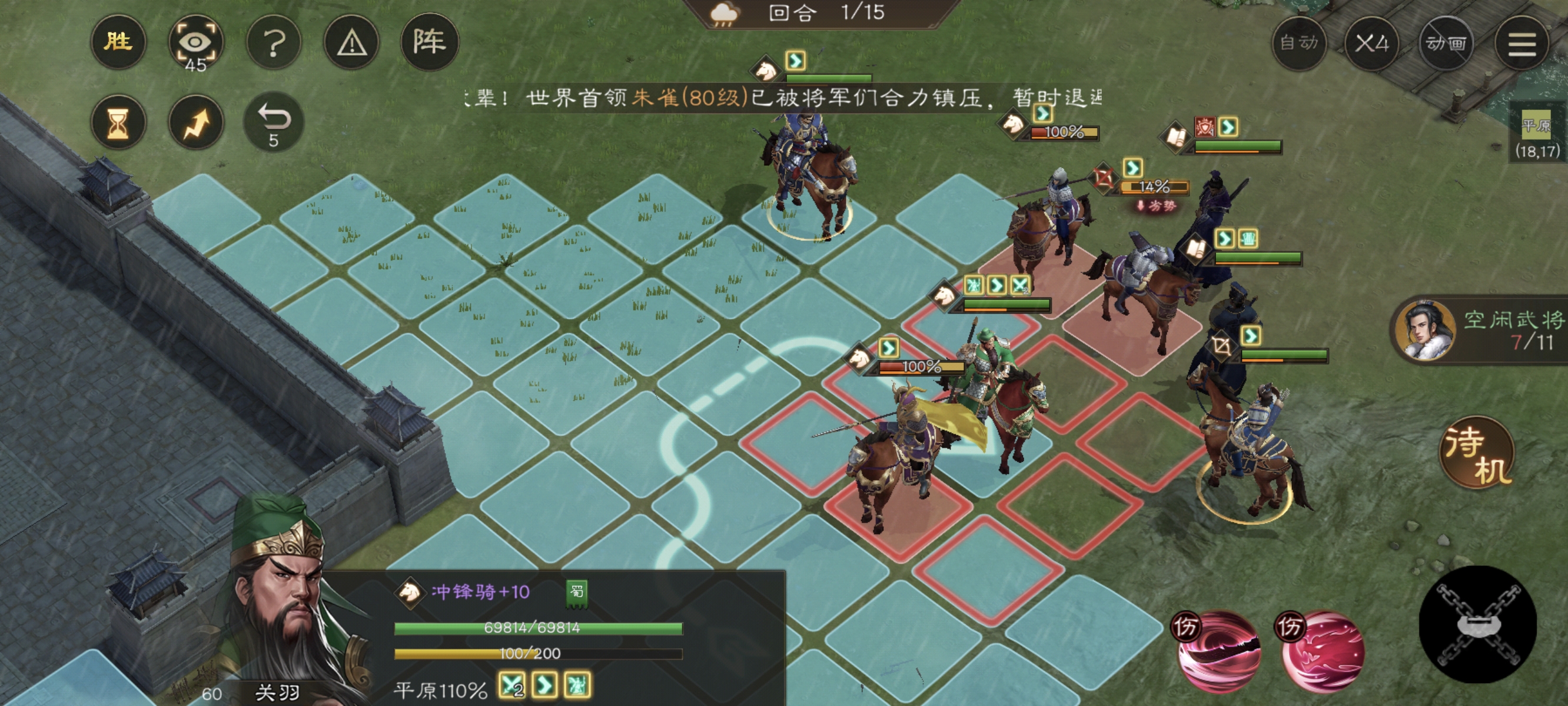Open the ? help icon
The width and height of the screenshot is (1568, 706).
[x=275, y=41]
